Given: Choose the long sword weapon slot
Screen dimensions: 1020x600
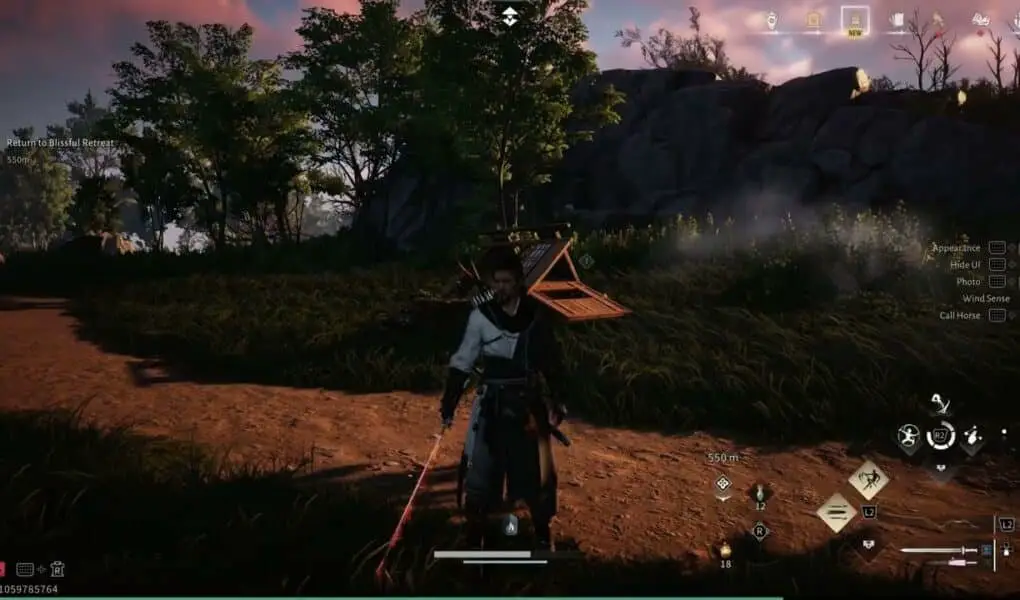Looking at the screenshot, I should point(938,550).
